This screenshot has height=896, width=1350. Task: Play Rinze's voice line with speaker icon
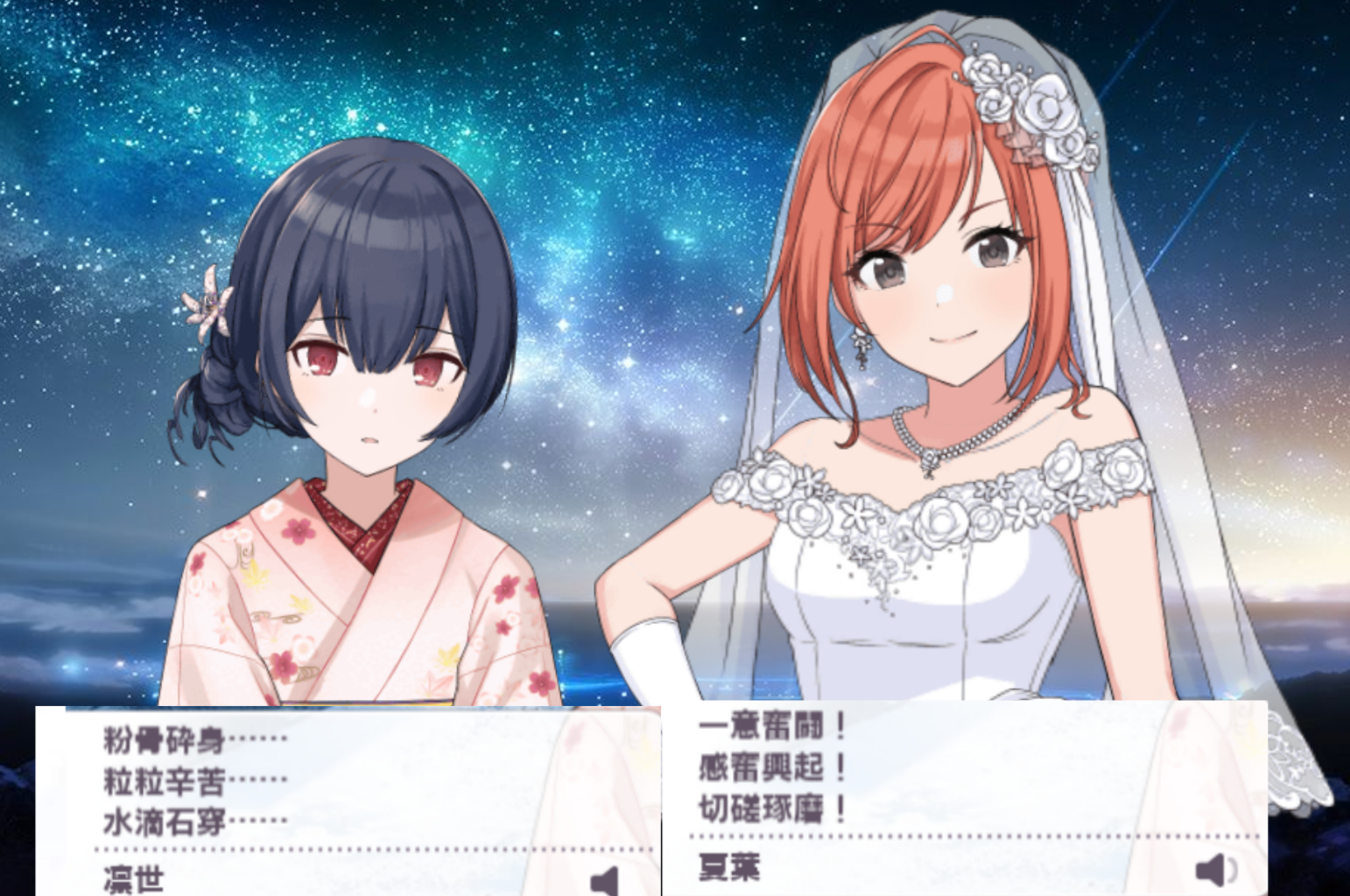(606, 880)
